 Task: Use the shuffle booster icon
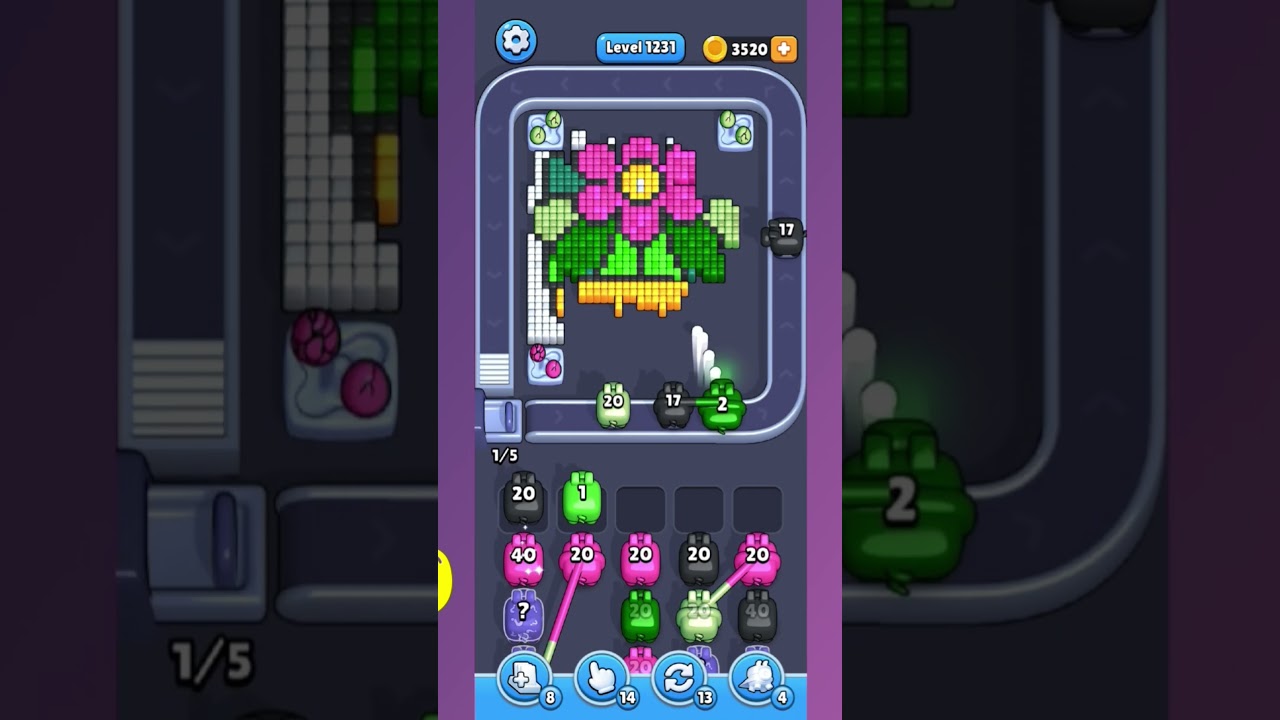coord(678,679)
